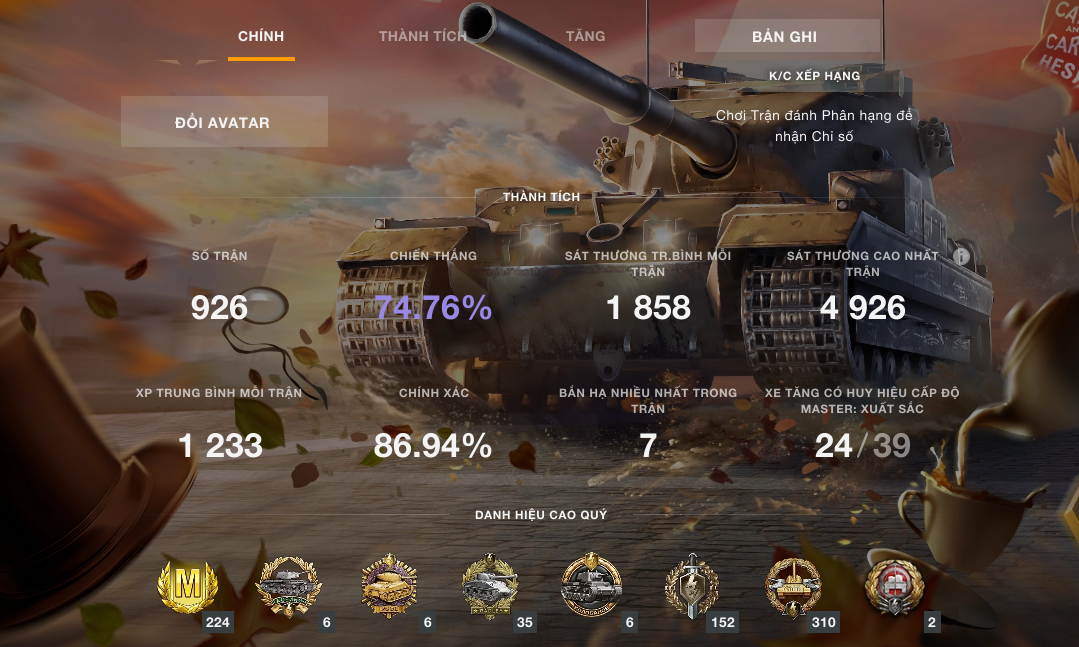Switch to the CHÍNH tab

click(x=261, y=37)
